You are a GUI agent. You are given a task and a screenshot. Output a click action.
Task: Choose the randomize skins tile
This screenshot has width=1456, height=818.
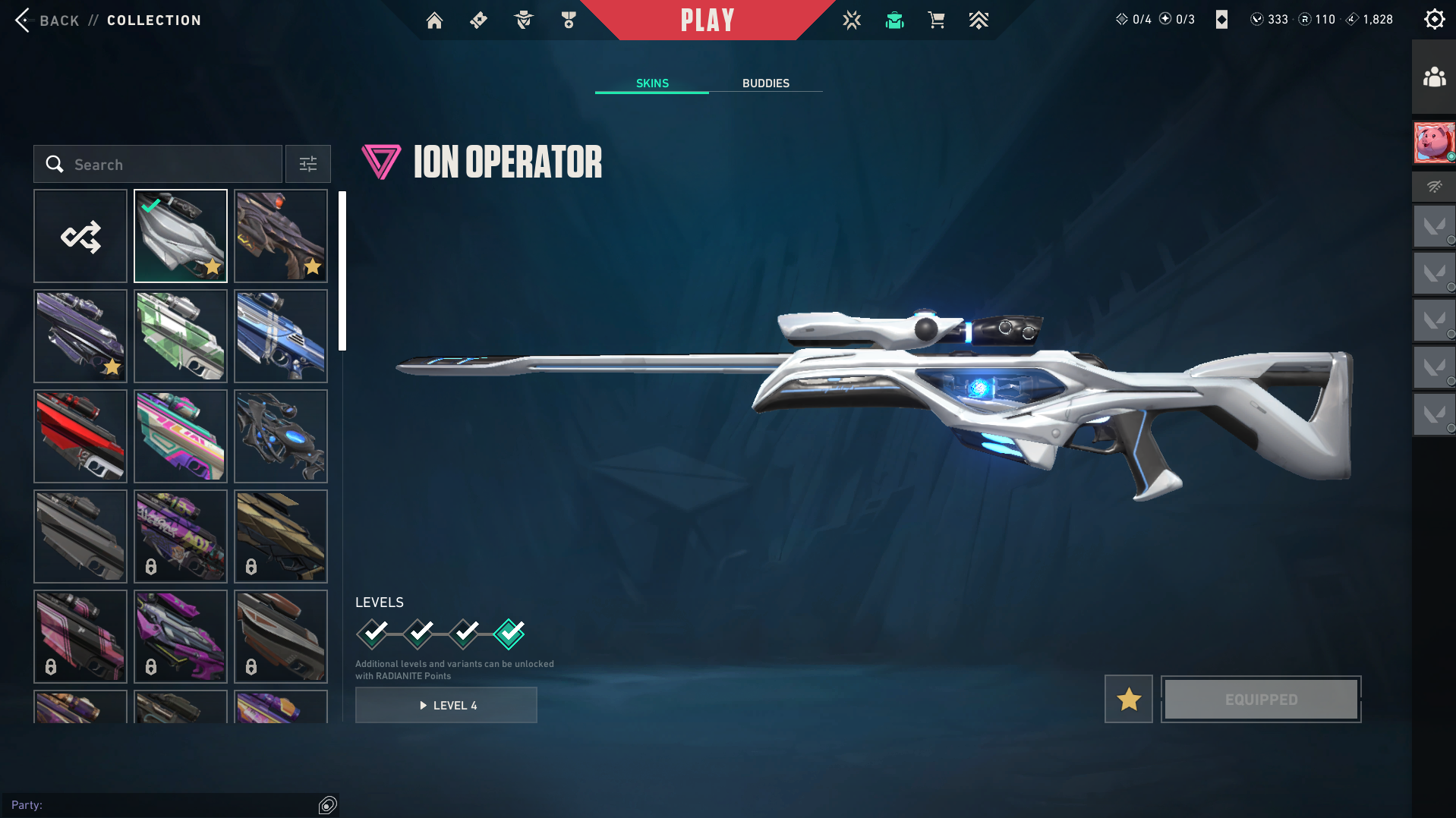[x=80, y=237]
